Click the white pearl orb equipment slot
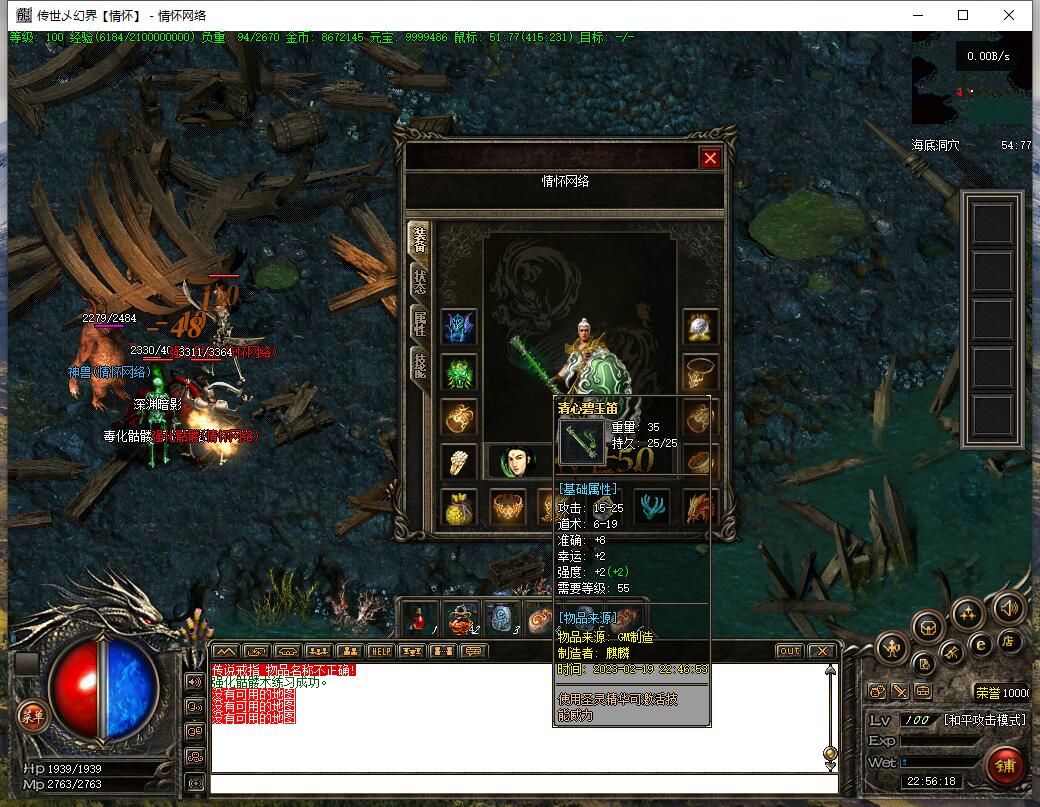 tap(700, 327)
